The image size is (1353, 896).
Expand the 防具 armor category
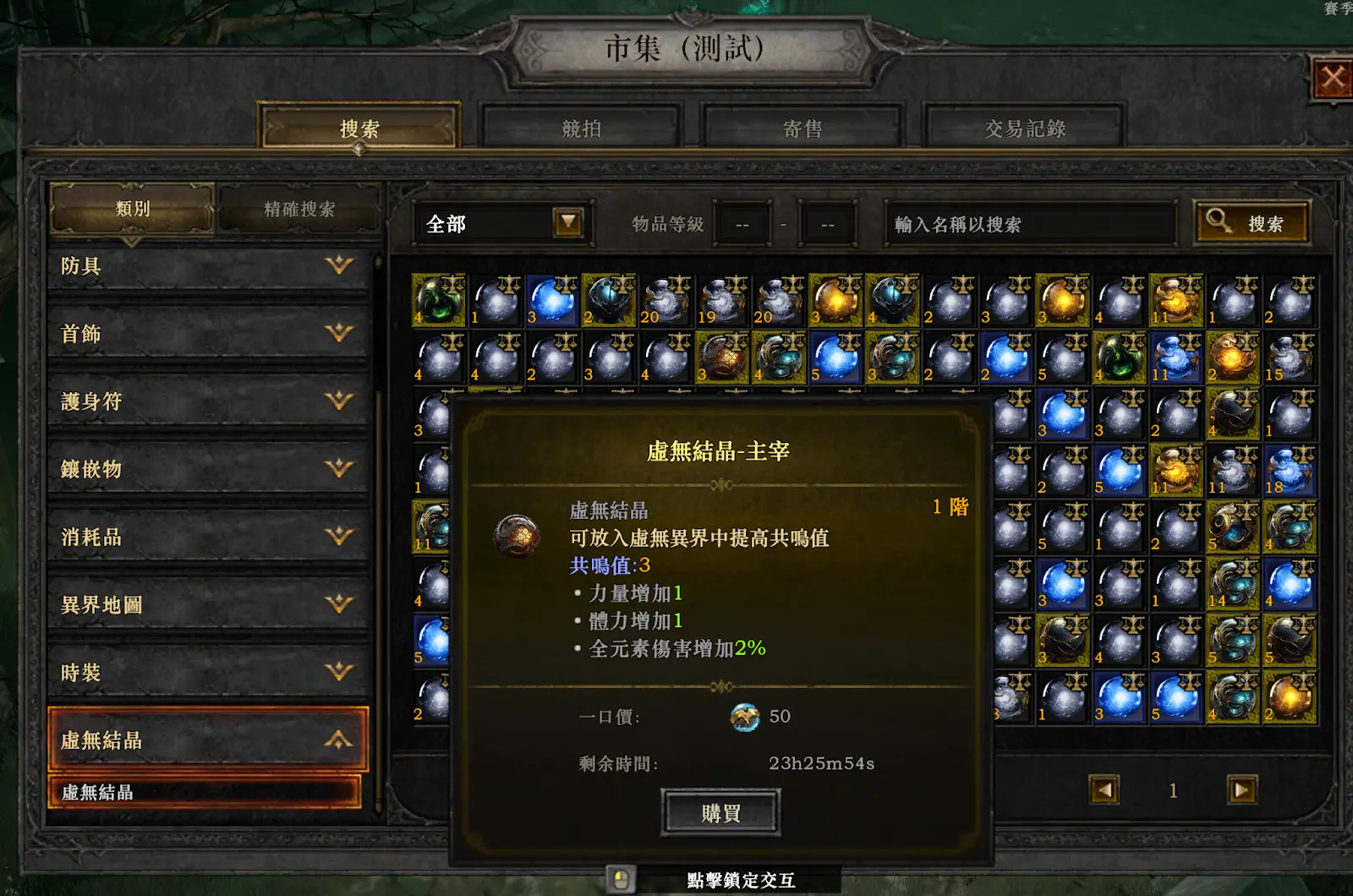(208, 266)
